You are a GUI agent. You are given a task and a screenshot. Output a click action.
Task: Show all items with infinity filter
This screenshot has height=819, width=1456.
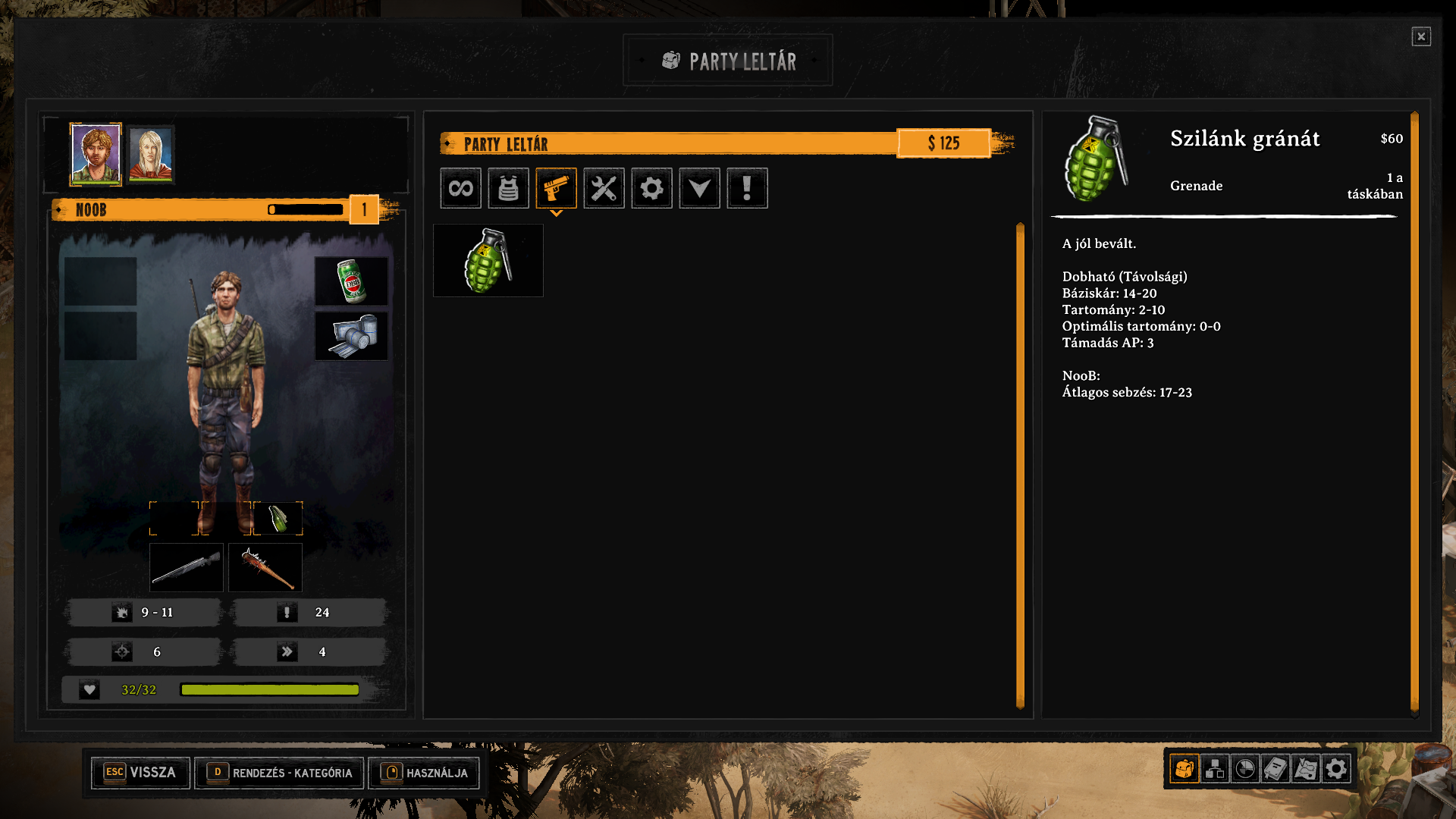[460, 188]
